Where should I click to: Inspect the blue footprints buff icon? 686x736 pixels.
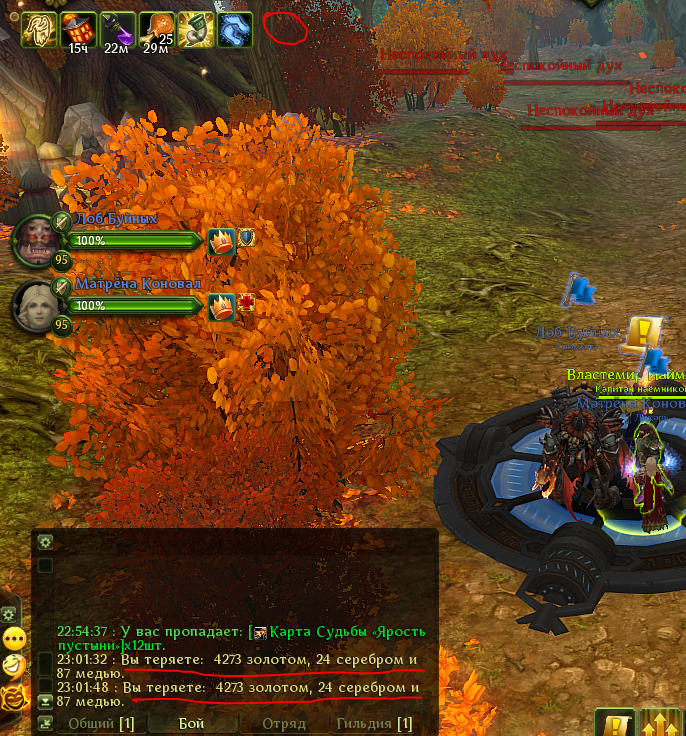(234, 29)
